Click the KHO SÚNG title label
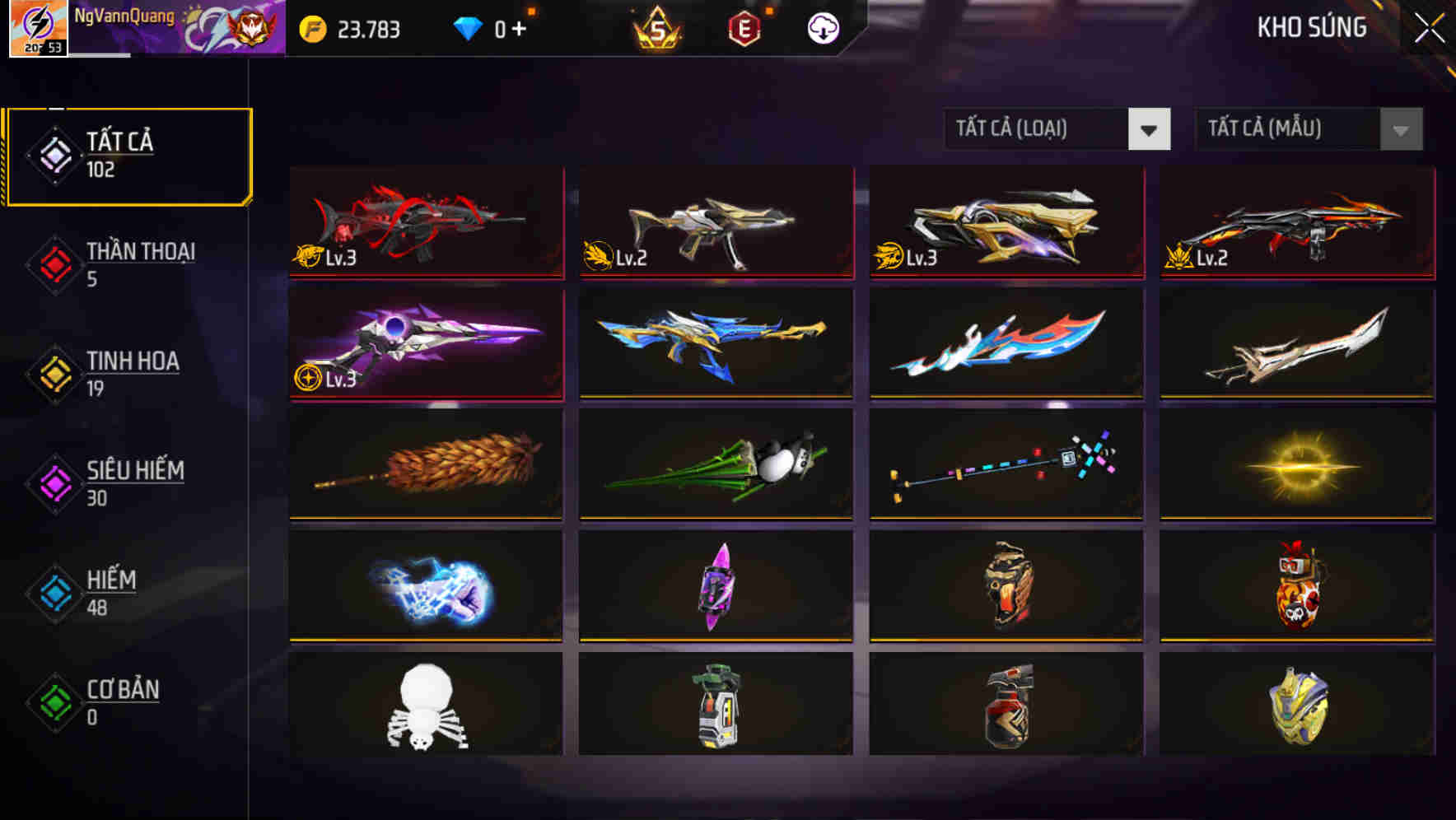Image resolution: width=1456 pixels, height=820 pixels. point(1311,27)
